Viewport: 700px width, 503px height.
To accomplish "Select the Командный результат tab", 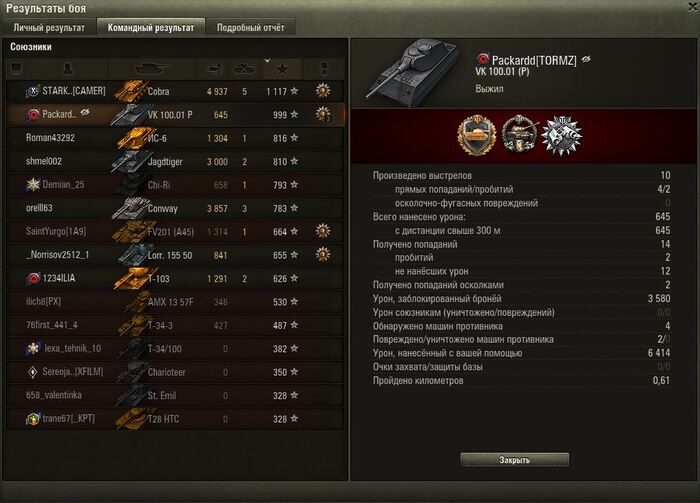I will pos(152,28).
